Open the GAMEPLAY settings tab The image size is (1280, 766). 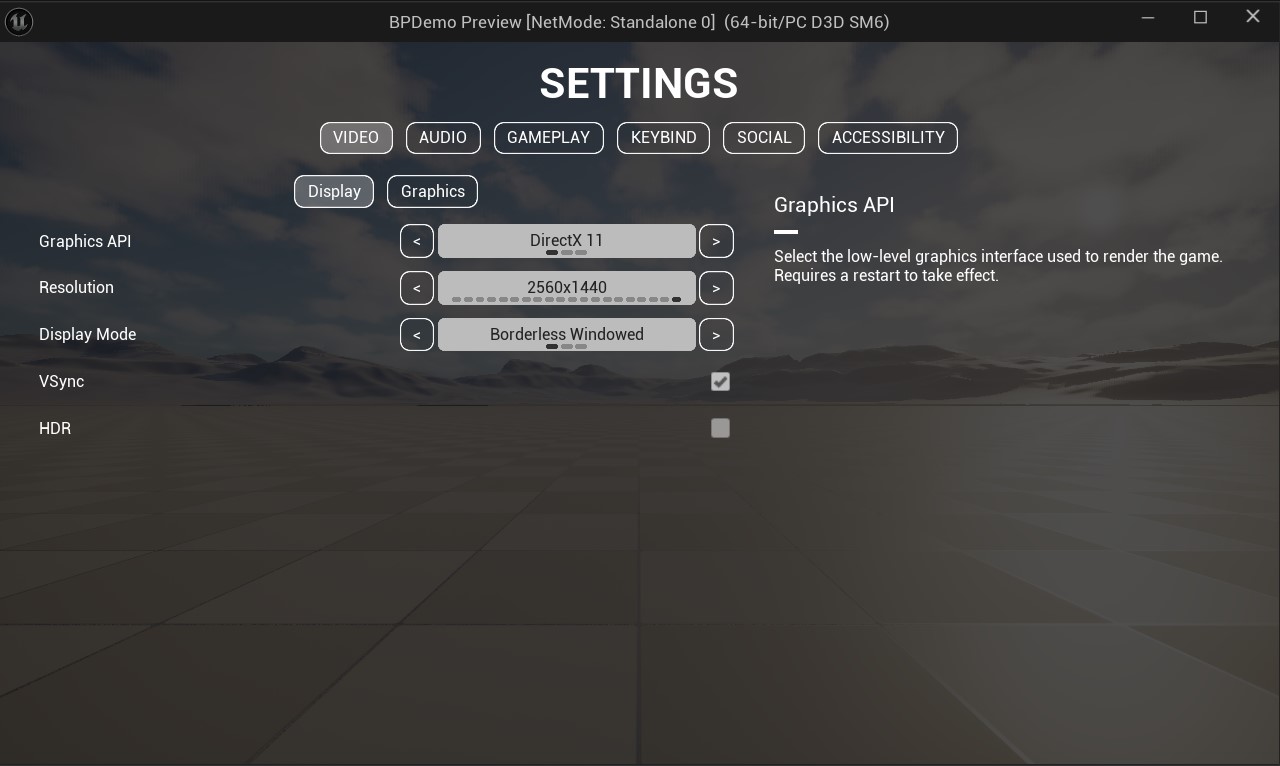coord(549,137)
